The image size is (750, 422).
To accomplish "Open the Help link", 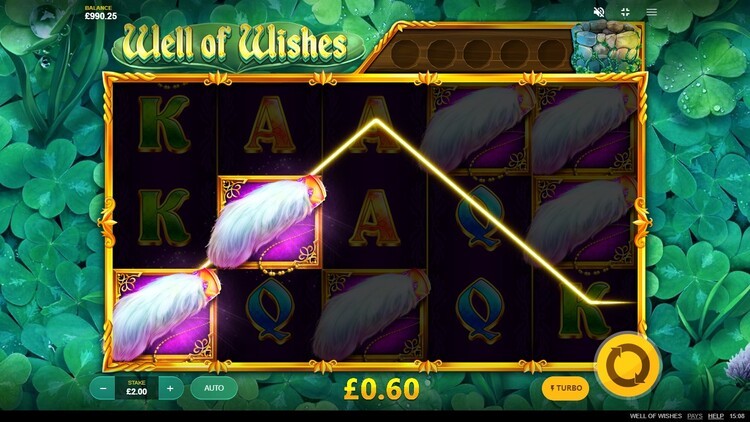I will [x=716, y=415].
